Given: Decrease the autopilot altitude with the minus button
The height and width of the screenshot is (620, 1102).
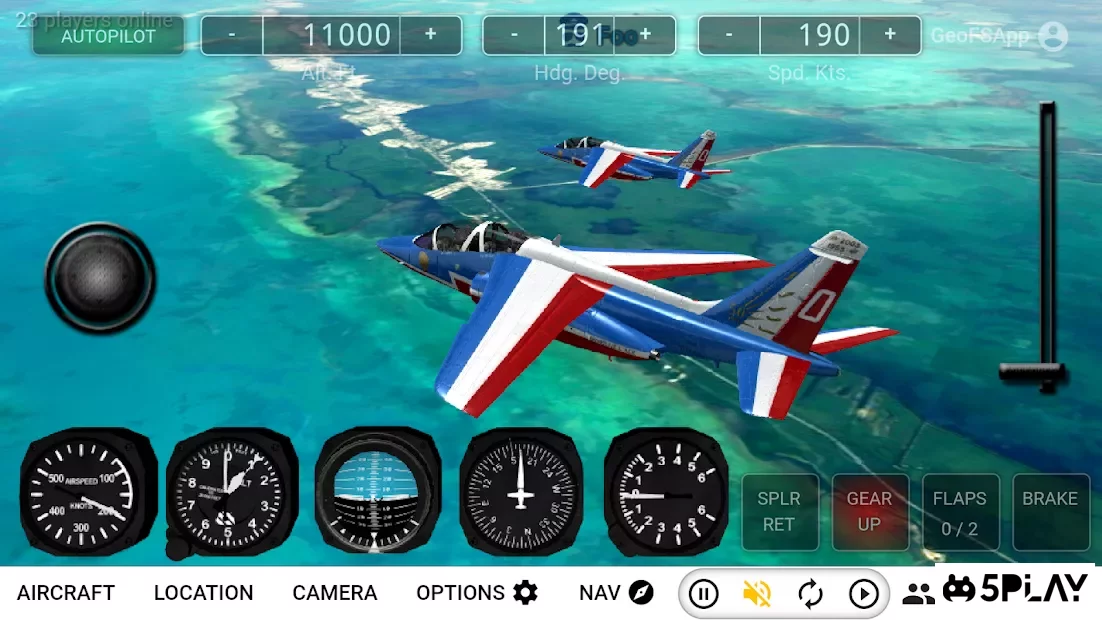Looking at the screenshot, I should click(x=232, y=35).
